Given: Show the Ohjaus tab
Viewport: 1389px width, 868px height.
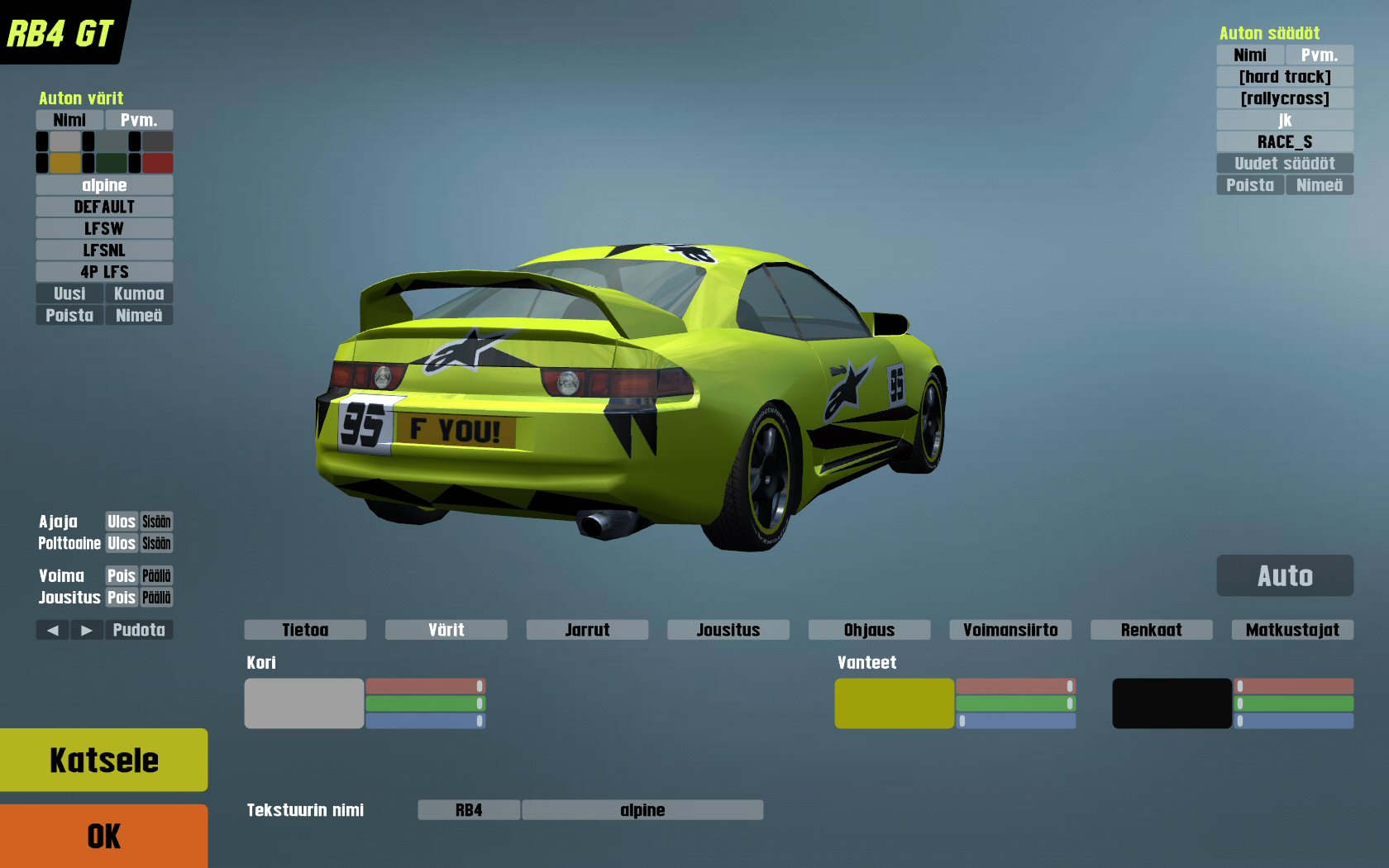Looking at the screenshot, I should pos(869,630).
